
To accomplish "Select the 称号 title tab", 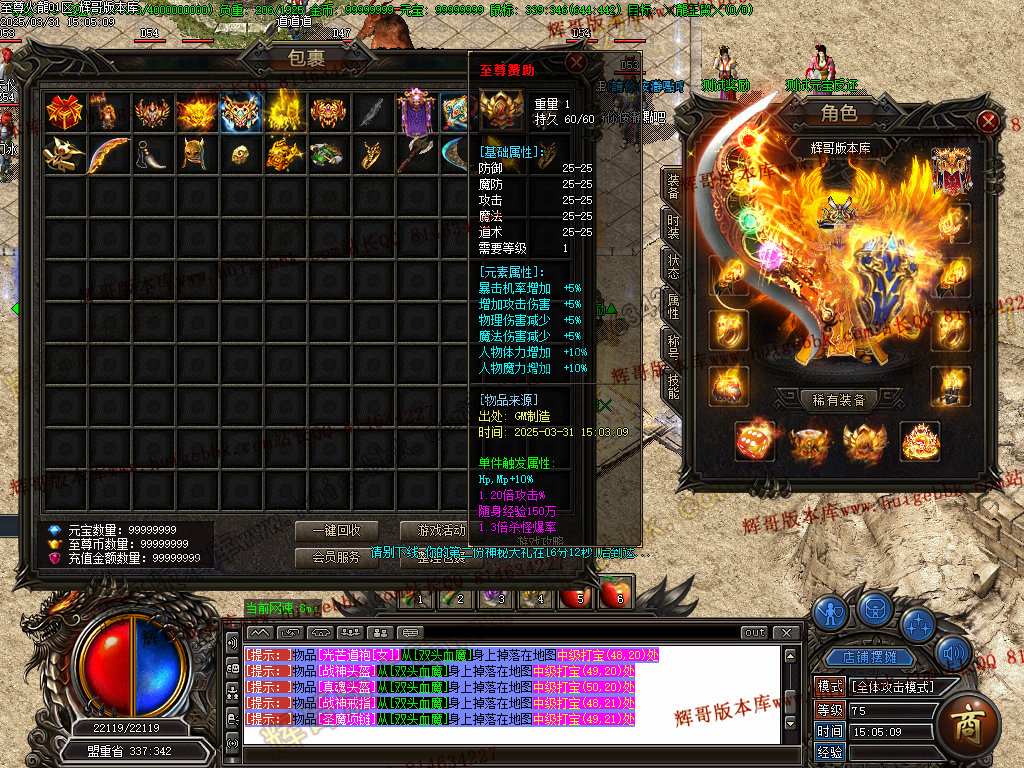I will point(673,347).
